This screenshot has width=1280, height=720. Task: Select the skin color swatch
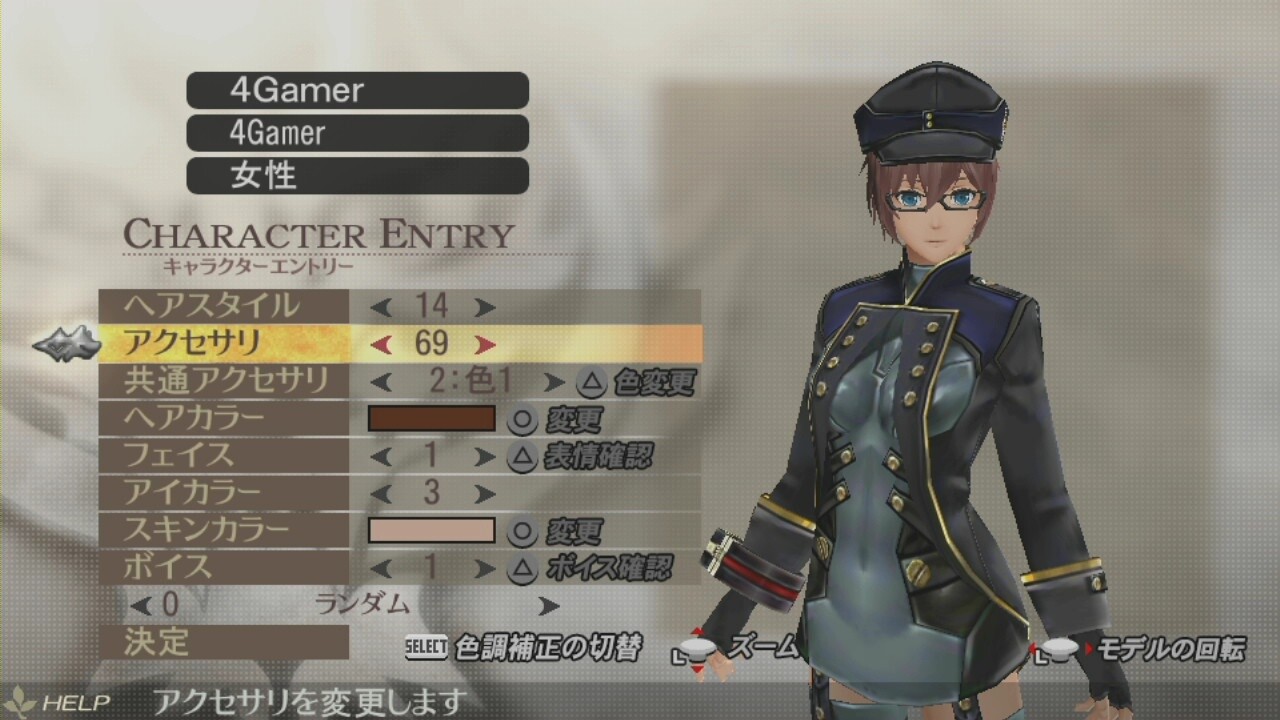click(x=431, y=530)
